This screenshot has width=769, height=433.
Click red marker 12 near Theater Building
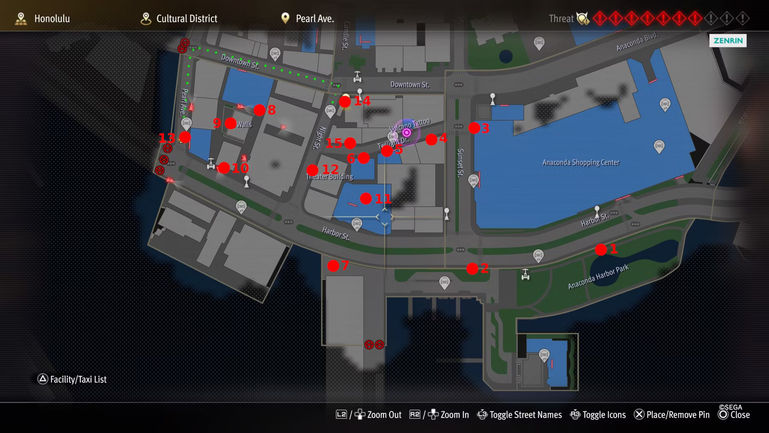(x=313, y=169)
